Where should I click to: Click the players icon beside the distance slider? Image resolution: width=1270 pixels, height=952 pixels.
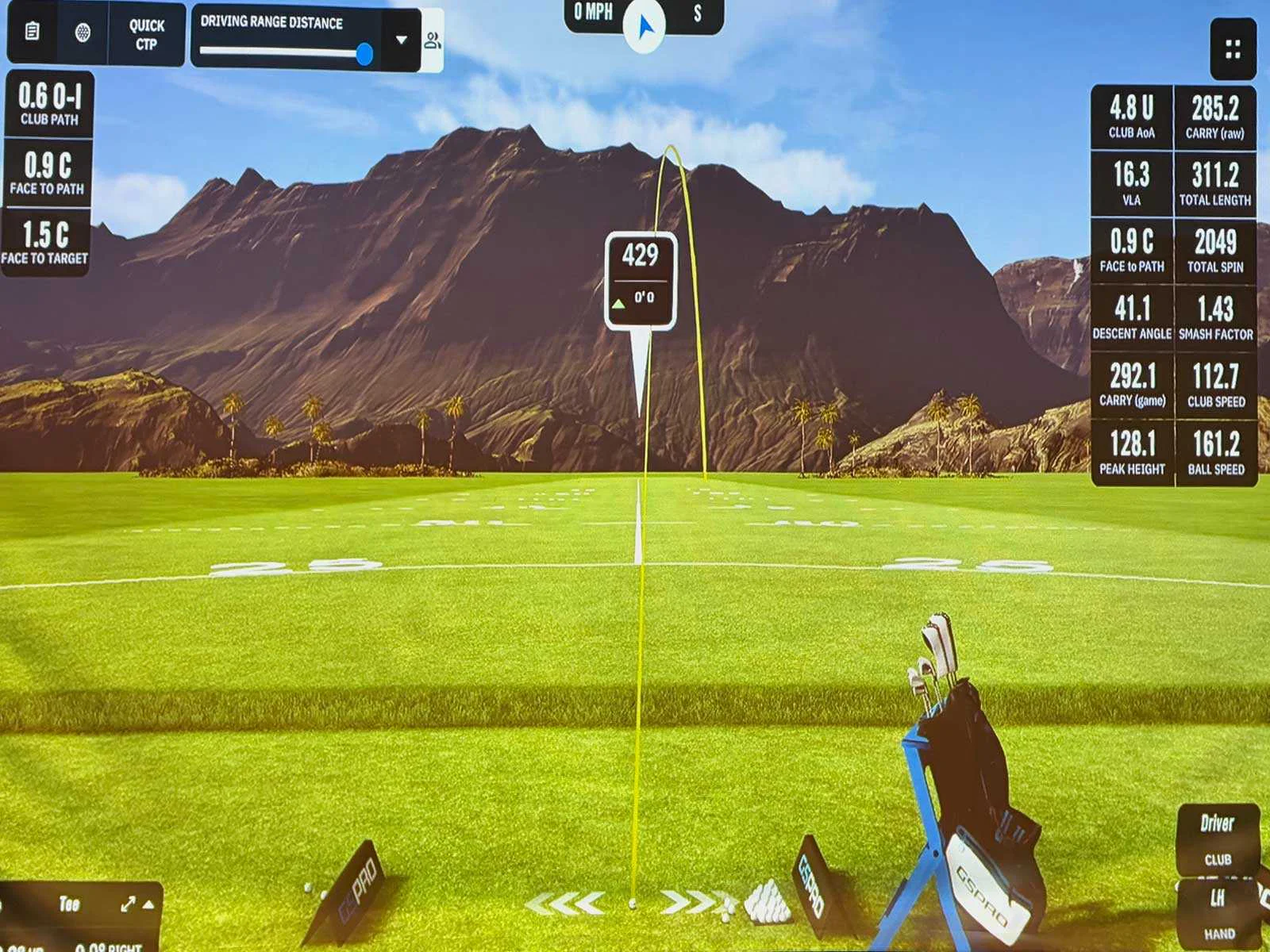pos(433,41)
